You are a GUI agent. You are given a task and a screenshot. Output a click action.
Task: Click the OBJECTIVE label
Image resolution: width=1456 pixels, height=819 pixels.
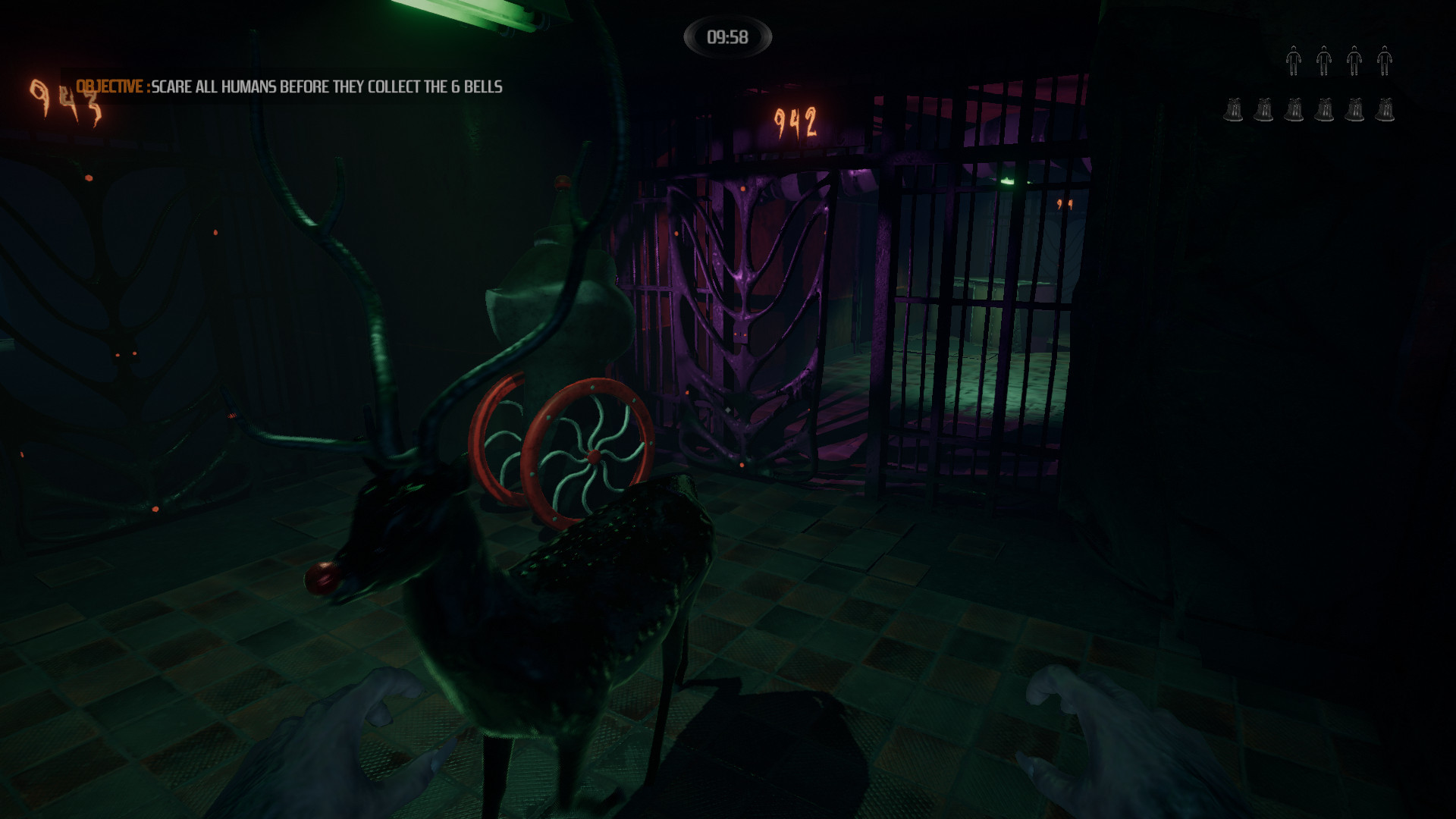pos(111,86)
